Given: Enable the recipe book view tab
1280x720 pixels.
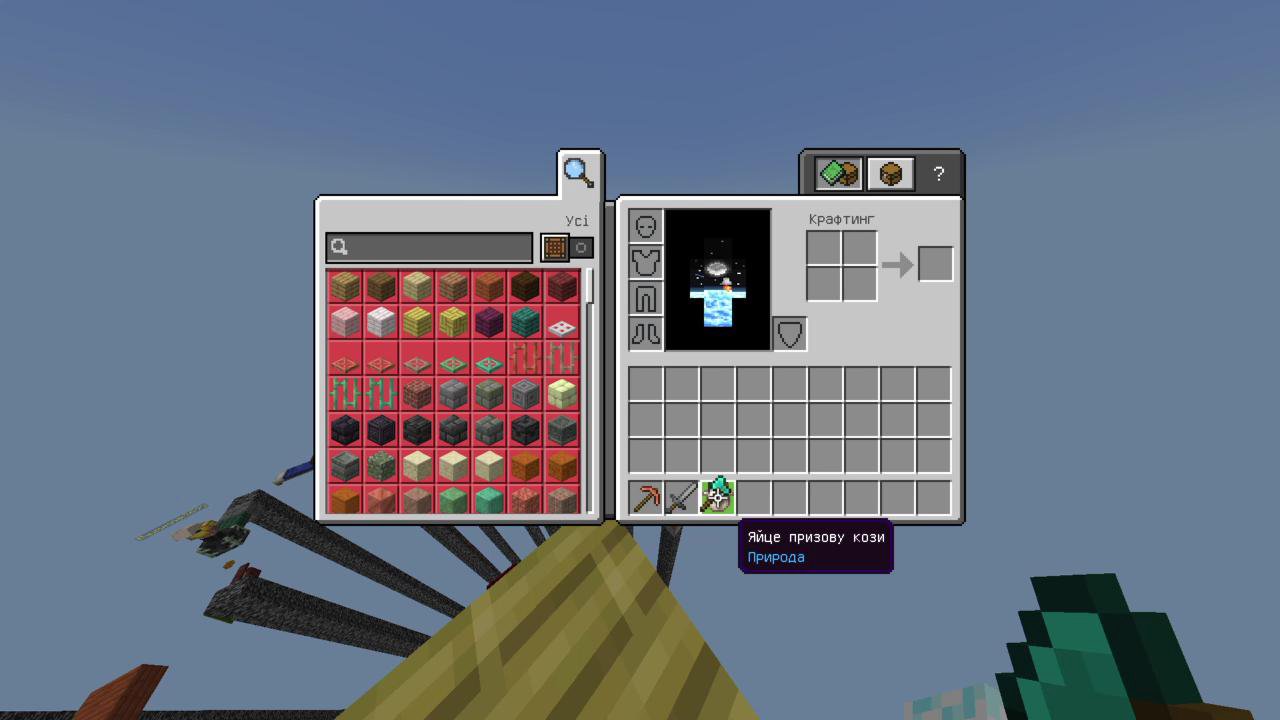Looking at the screenshot, I should tap(838, 172).
